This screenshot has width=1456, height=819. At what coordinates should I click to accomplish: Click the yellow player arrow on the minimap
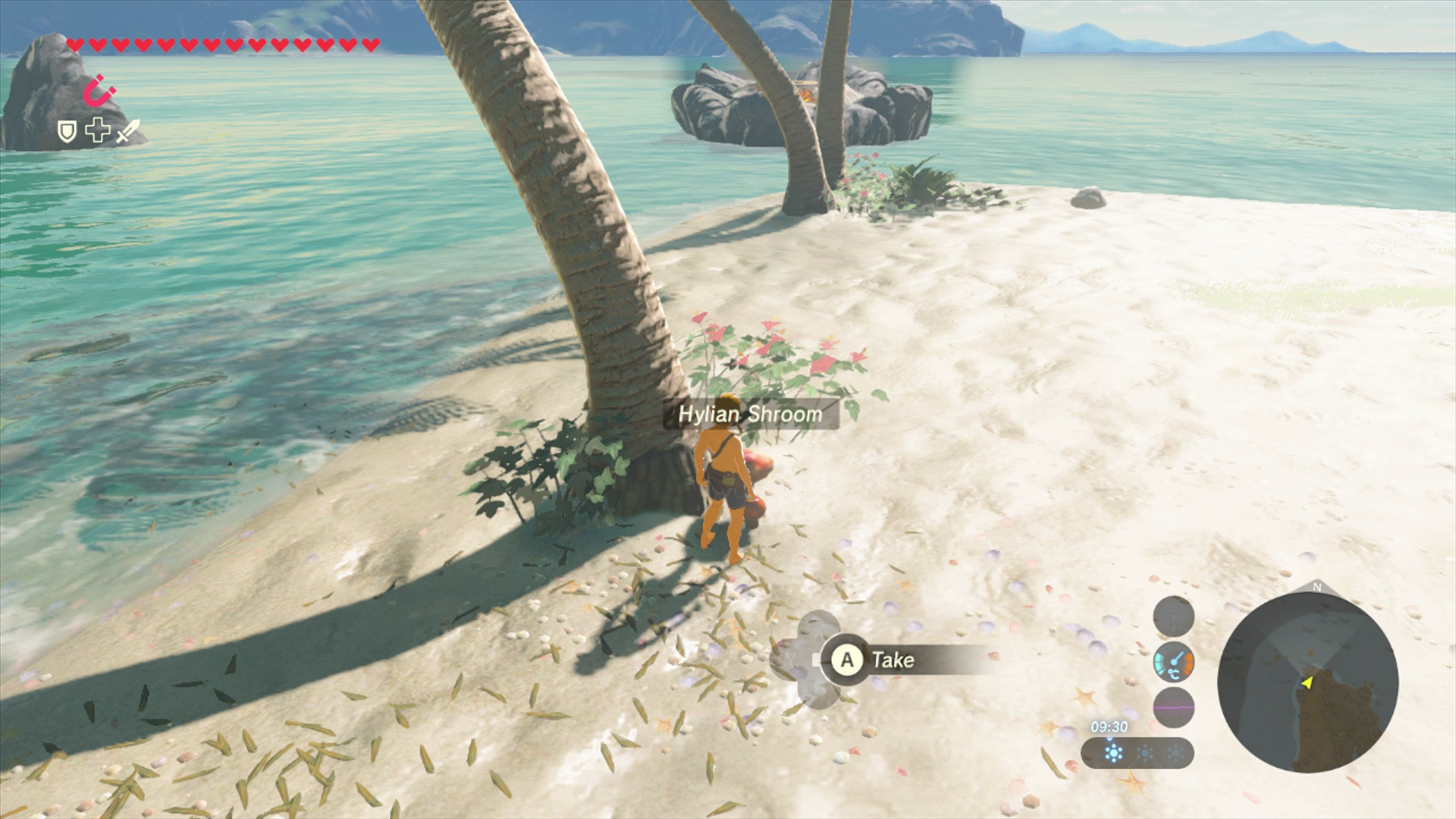1307,683
